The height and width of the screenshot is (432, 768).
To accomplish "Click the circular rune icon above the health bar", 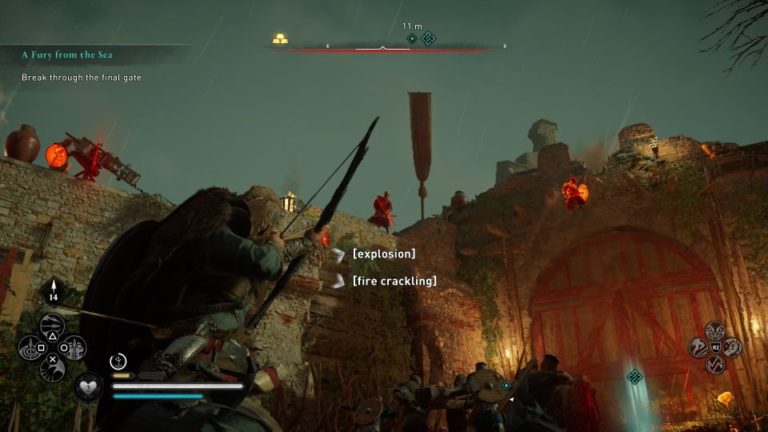I will tap(117, 361).
